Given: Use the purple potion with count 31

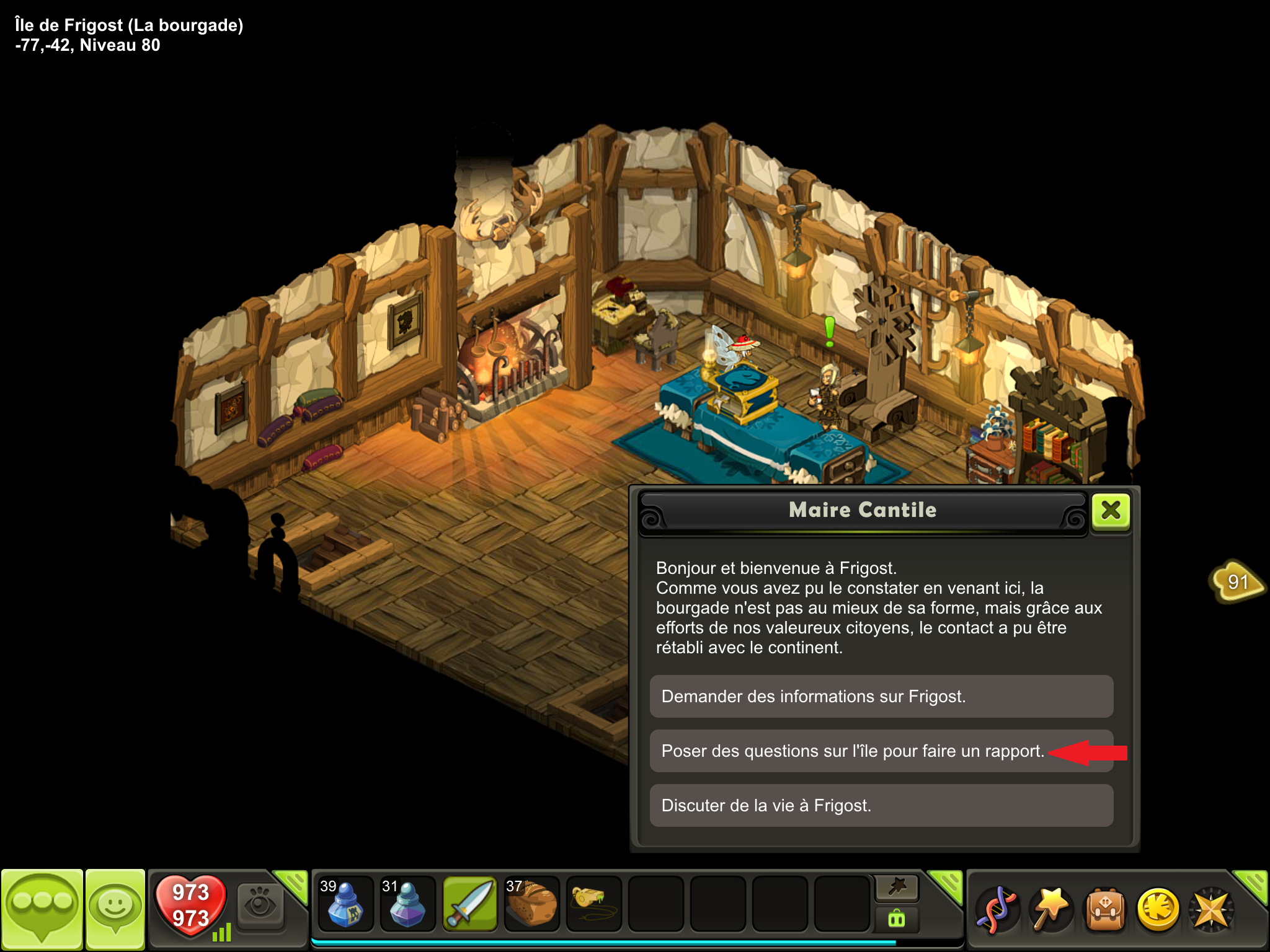Looking at the screenshot, I should click(x=407, y=905).
